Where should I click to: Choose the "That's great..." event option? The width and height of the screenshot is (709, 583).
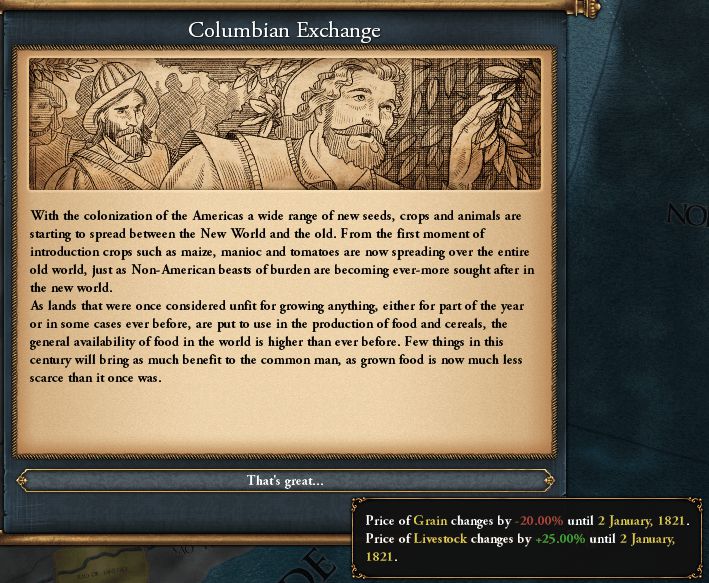click(285, 481)
